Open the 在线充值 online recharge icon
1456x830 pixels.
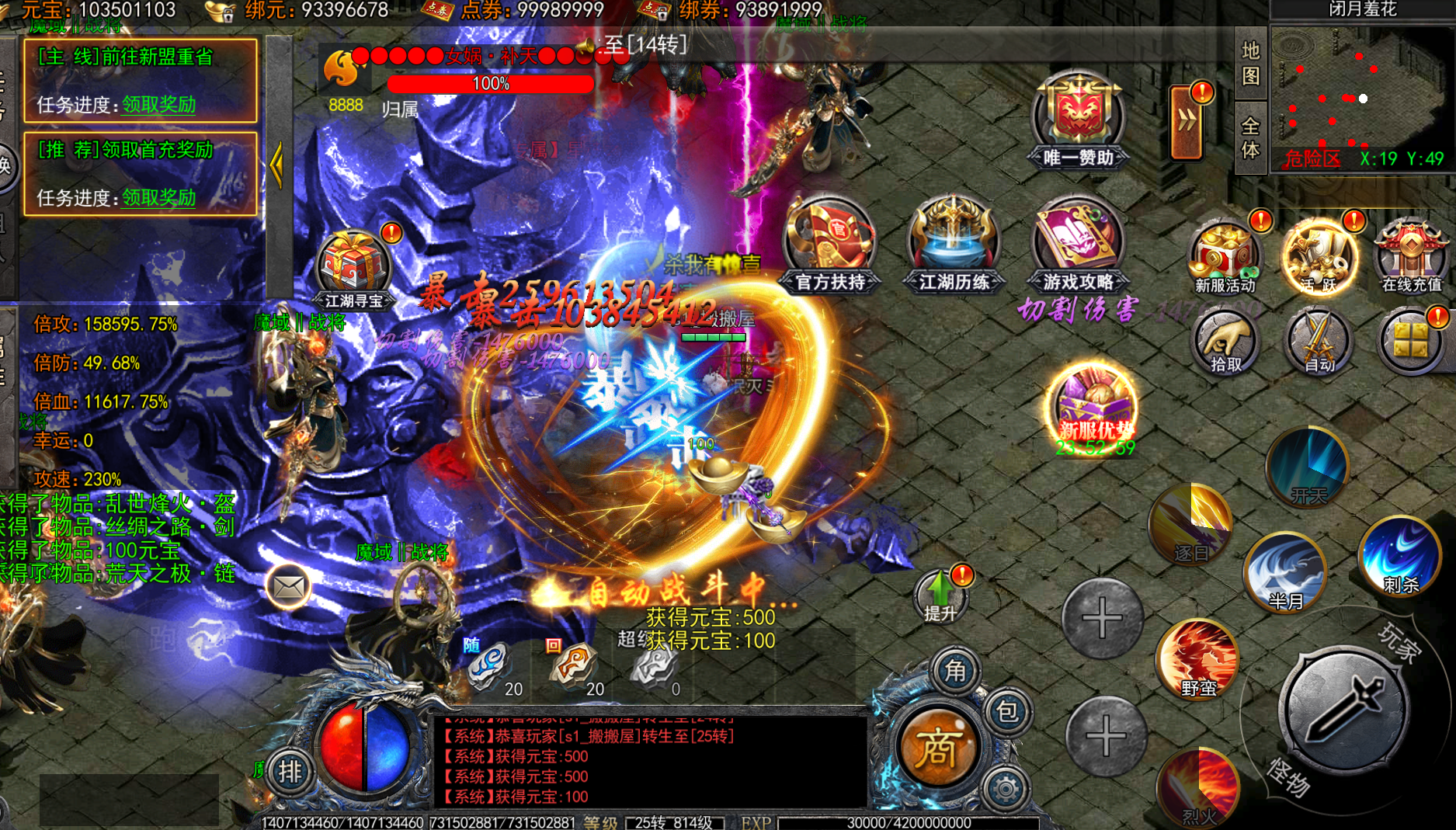[x=1411, y=258]
